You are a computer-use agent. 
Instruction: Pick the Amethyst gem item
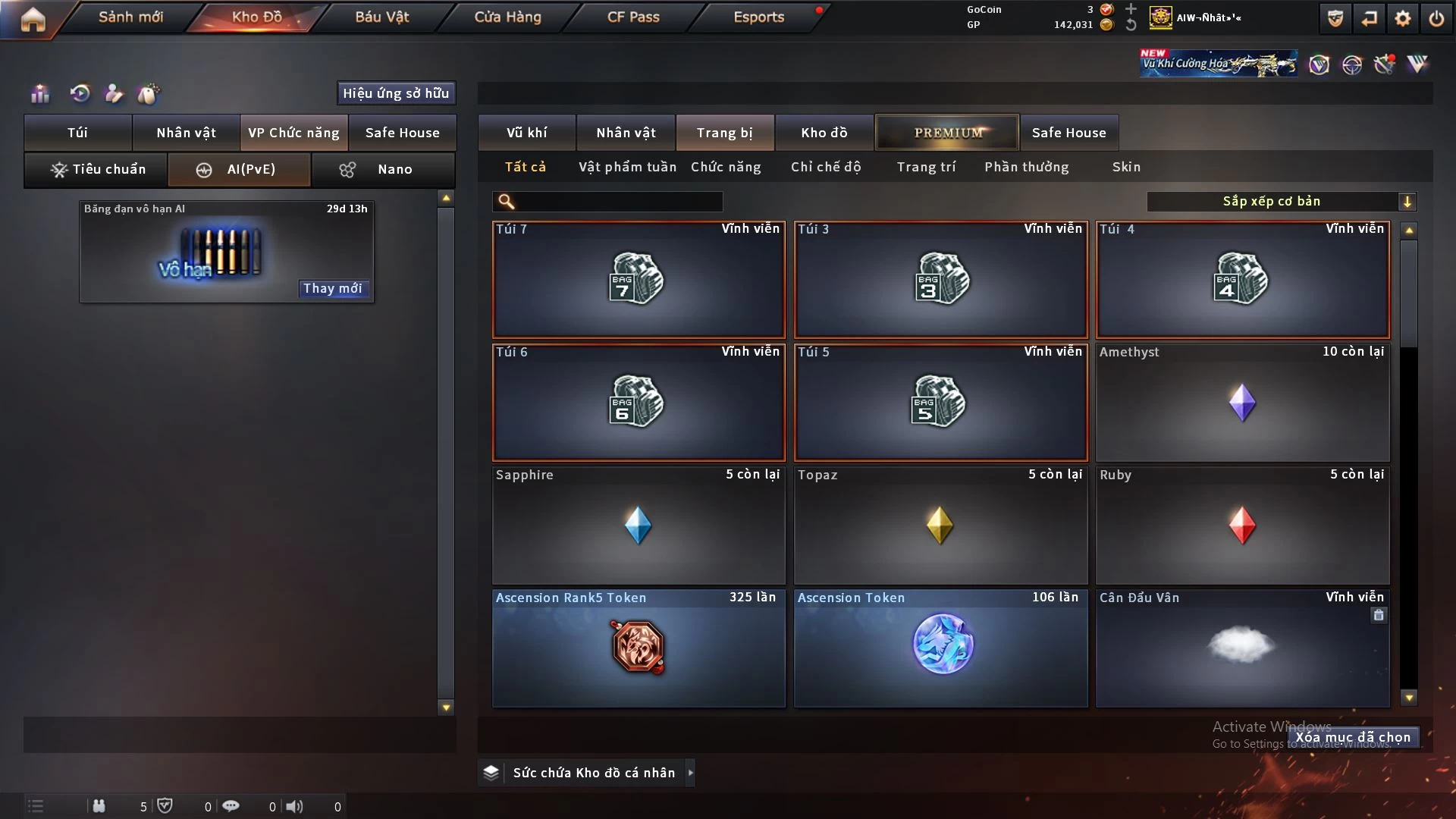tap(1242, 402)
